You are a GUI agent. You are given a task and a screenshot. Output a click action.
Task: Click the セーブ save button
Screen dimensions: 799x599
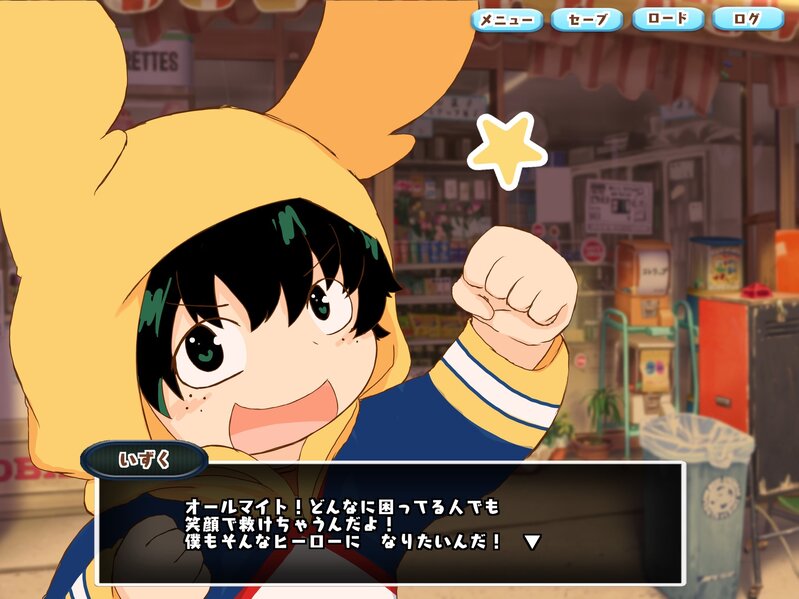[587, 19]
